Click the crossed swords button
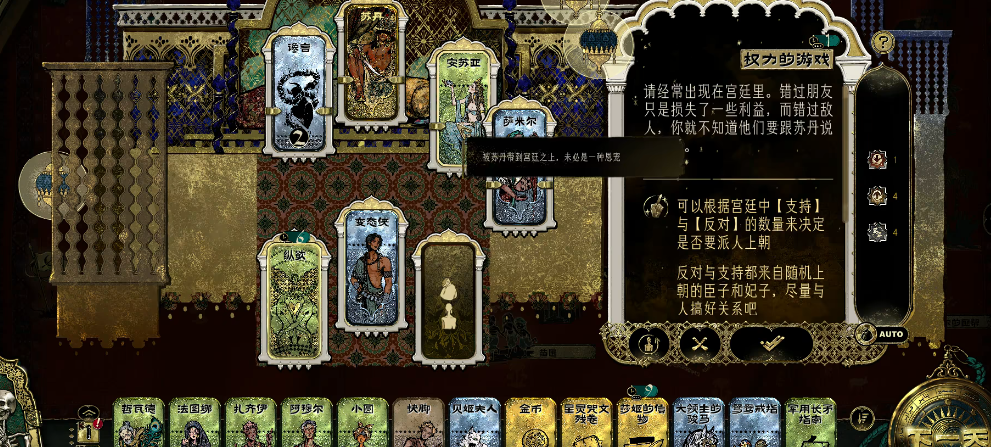991x447 pixels. click(x=699, y=343)
